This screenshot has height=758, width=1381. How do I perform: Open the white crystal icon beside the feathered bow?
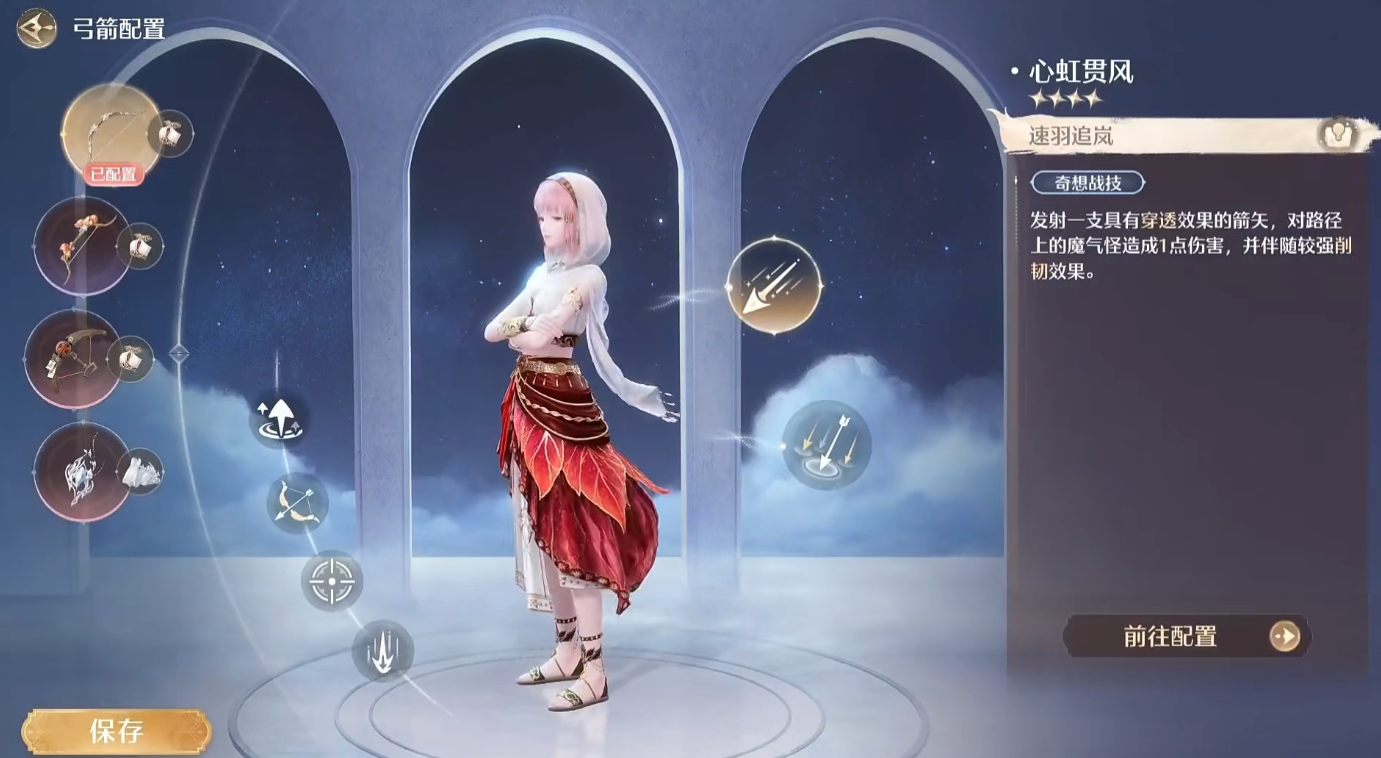point(141,472)
